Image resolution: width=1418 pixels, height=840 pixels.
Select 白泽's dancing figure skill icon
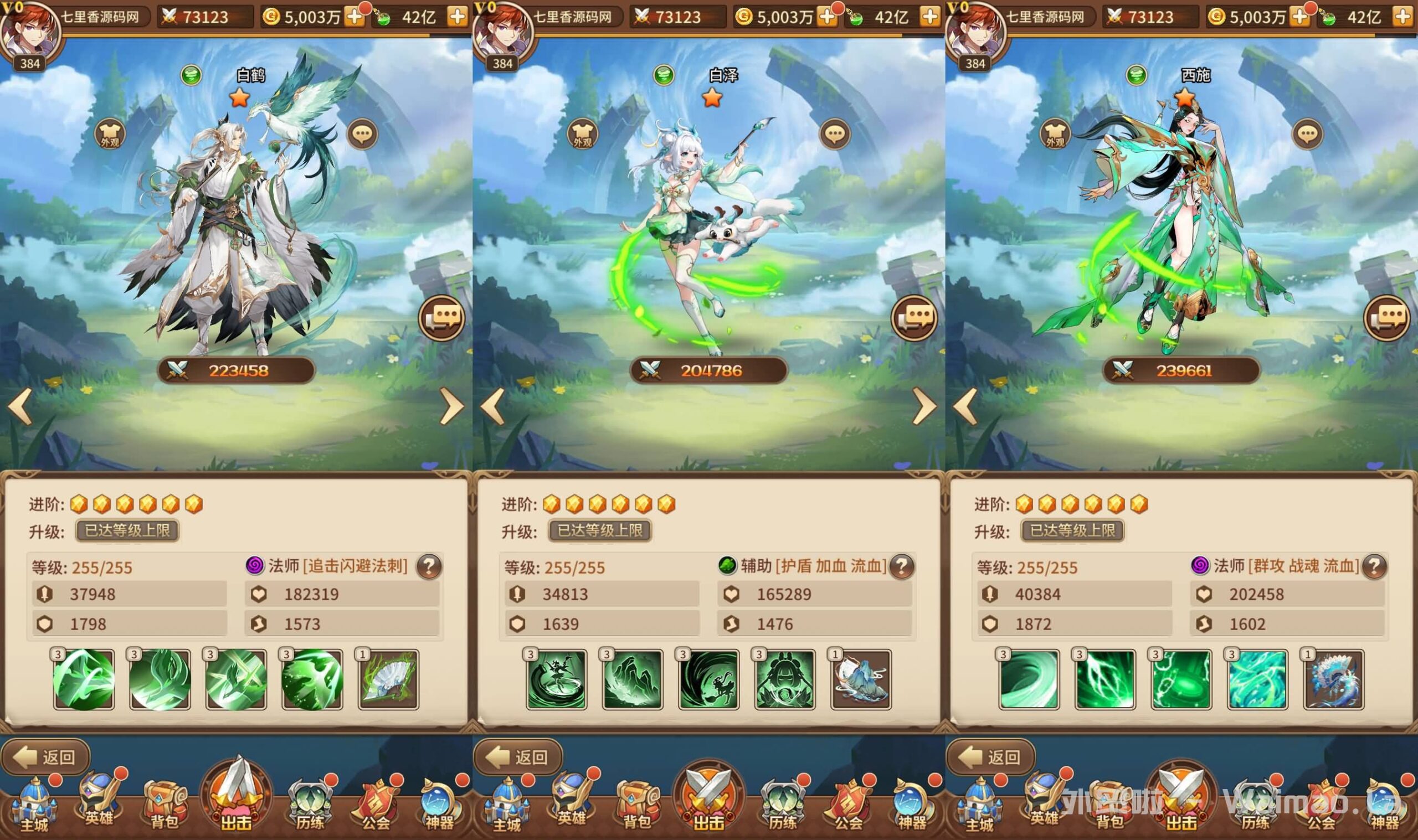(557, 679)
